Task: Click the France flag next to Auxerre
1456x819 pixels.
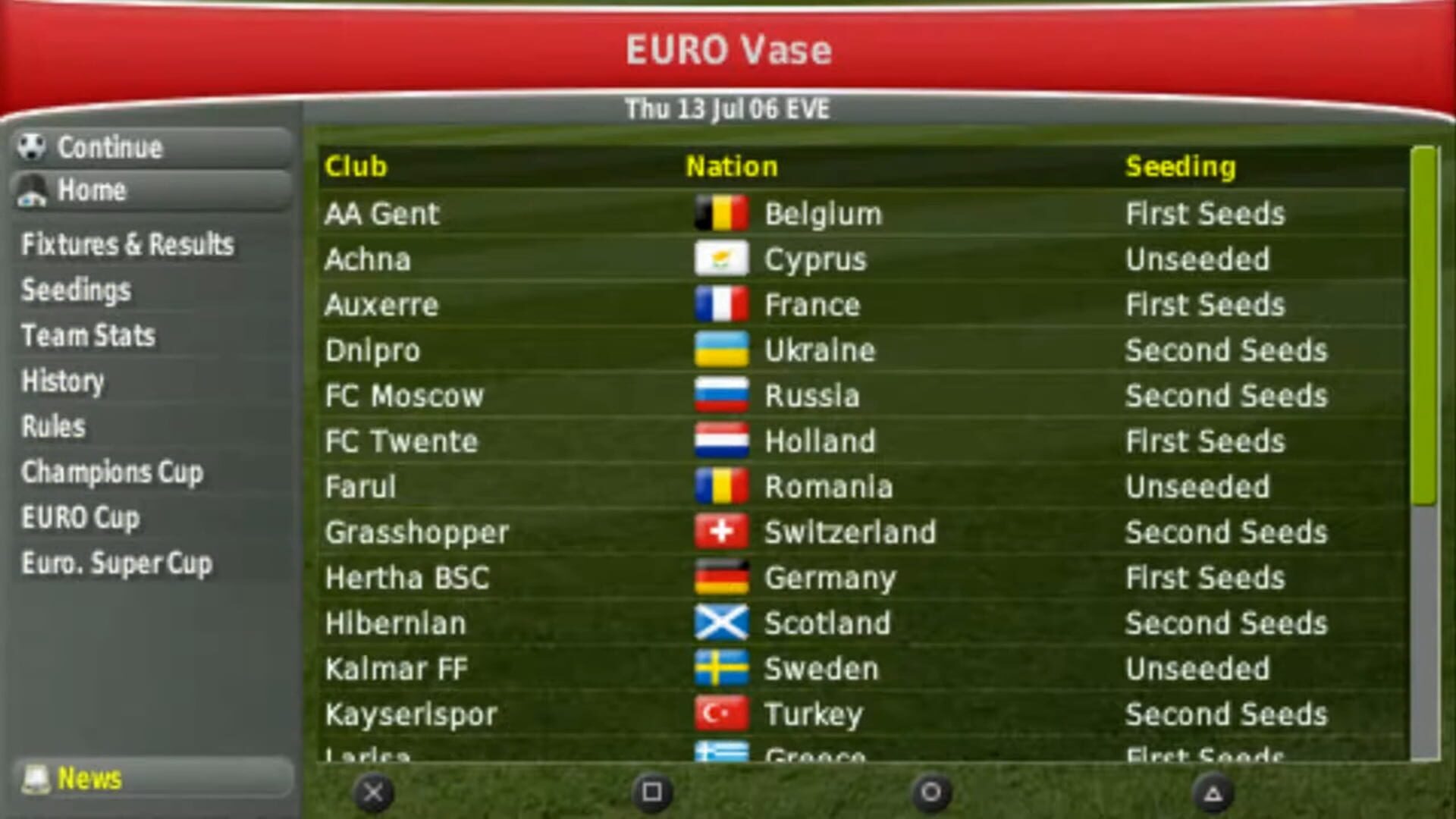Action: 721,304
